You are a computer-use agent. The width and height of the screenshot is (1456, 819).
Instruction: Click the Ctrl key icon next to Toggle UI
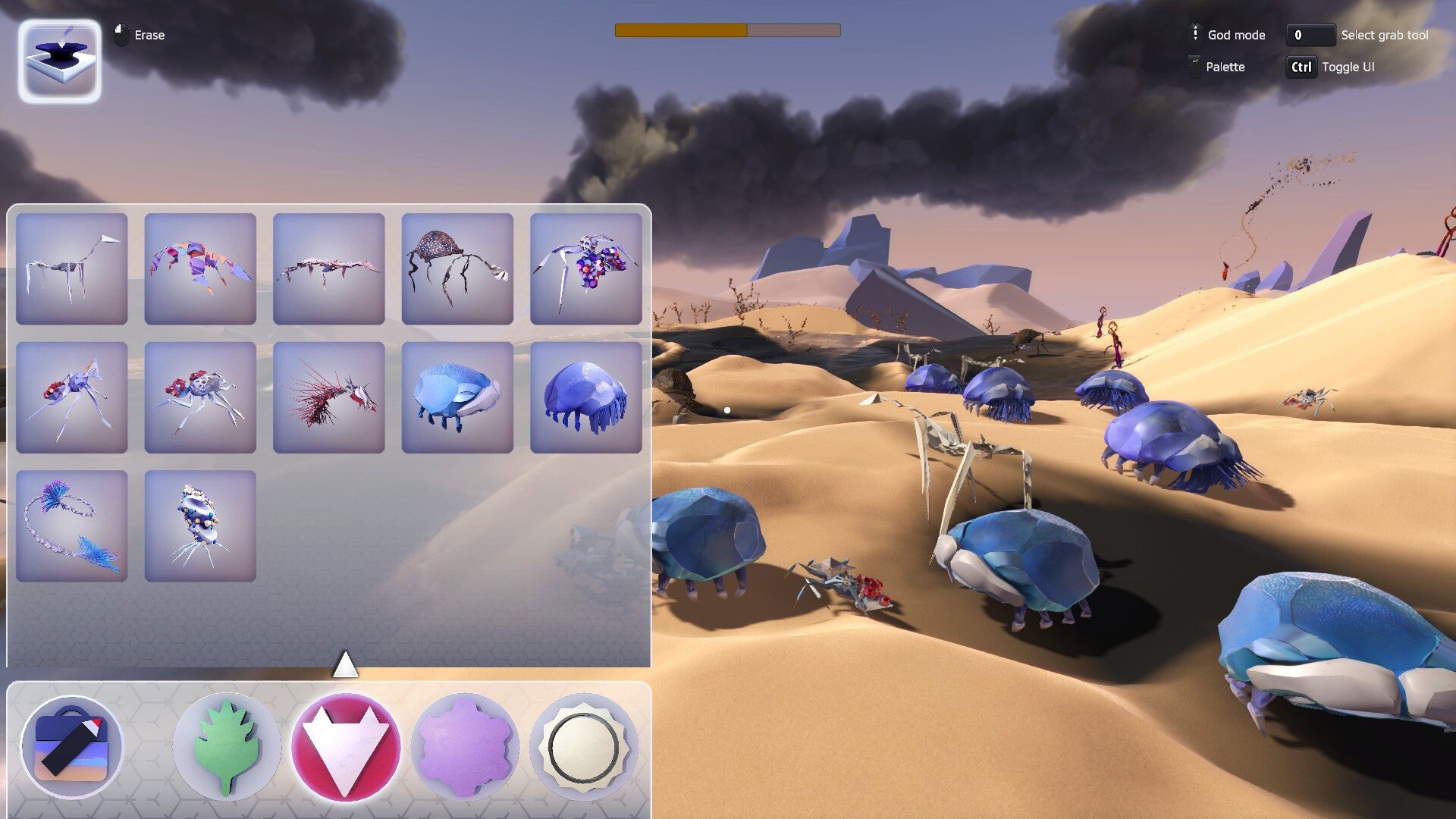(1300, 67)
